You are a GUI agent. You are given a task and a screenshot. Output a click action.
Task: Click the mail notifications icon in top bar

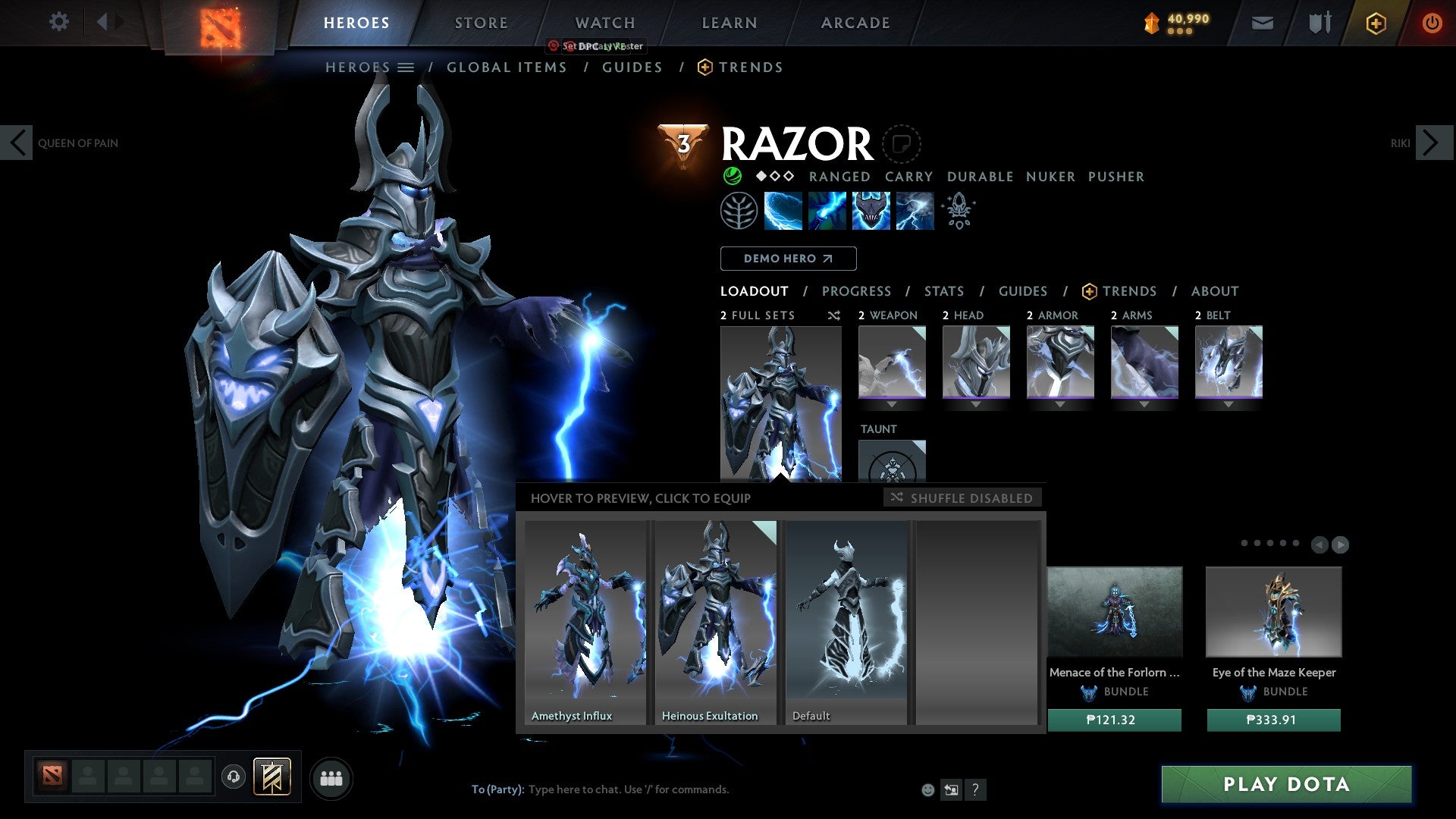click(1262, 23)
